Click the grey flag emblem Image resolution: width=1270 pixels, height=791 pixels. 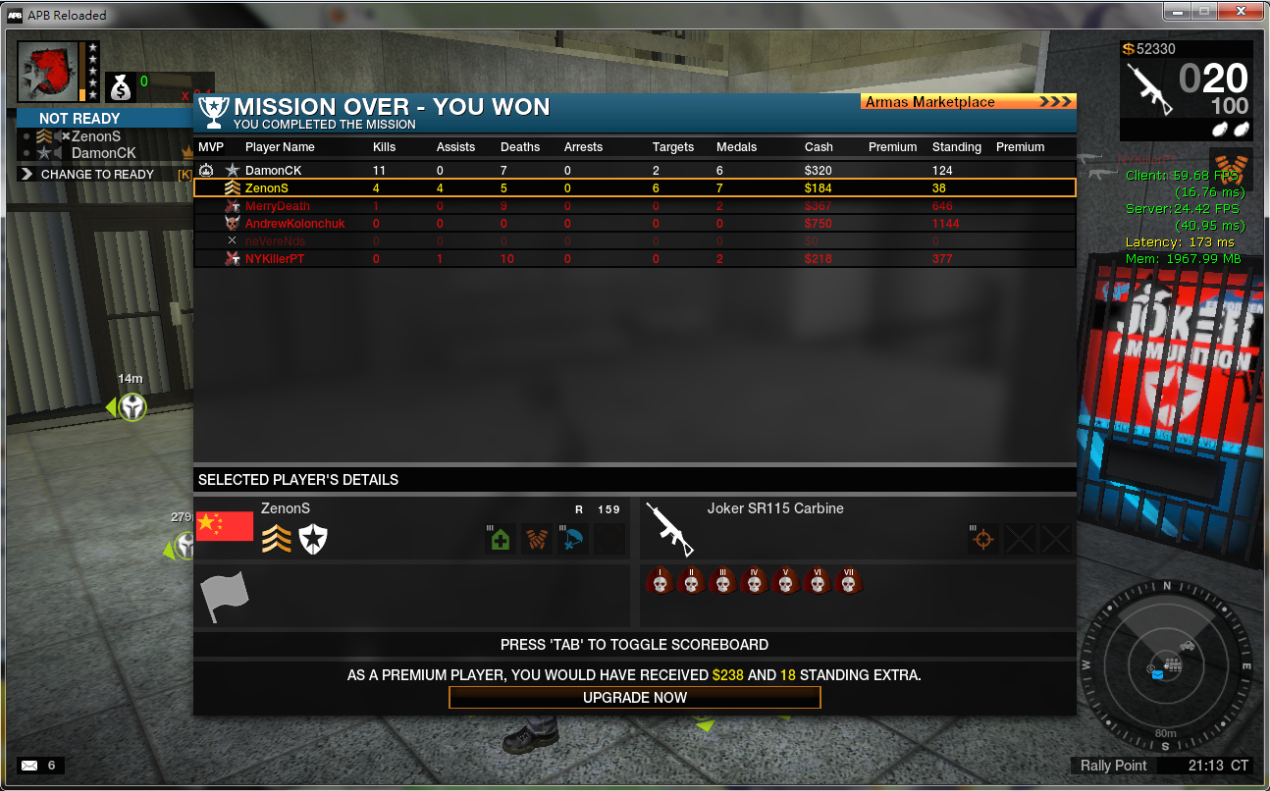click(x=224, y=596)
